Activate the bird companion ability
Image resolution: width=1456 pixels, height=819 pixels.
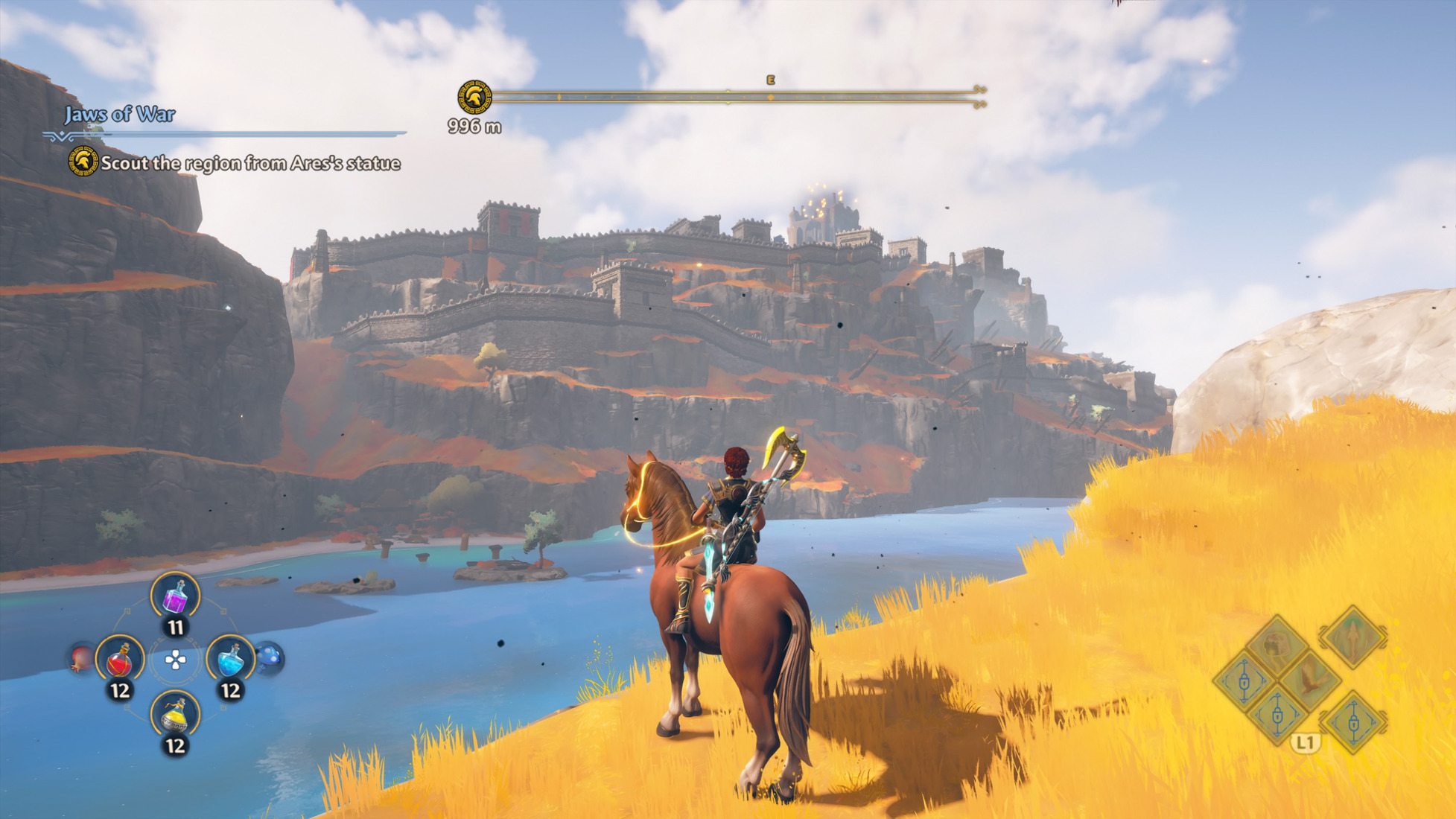1312,678
